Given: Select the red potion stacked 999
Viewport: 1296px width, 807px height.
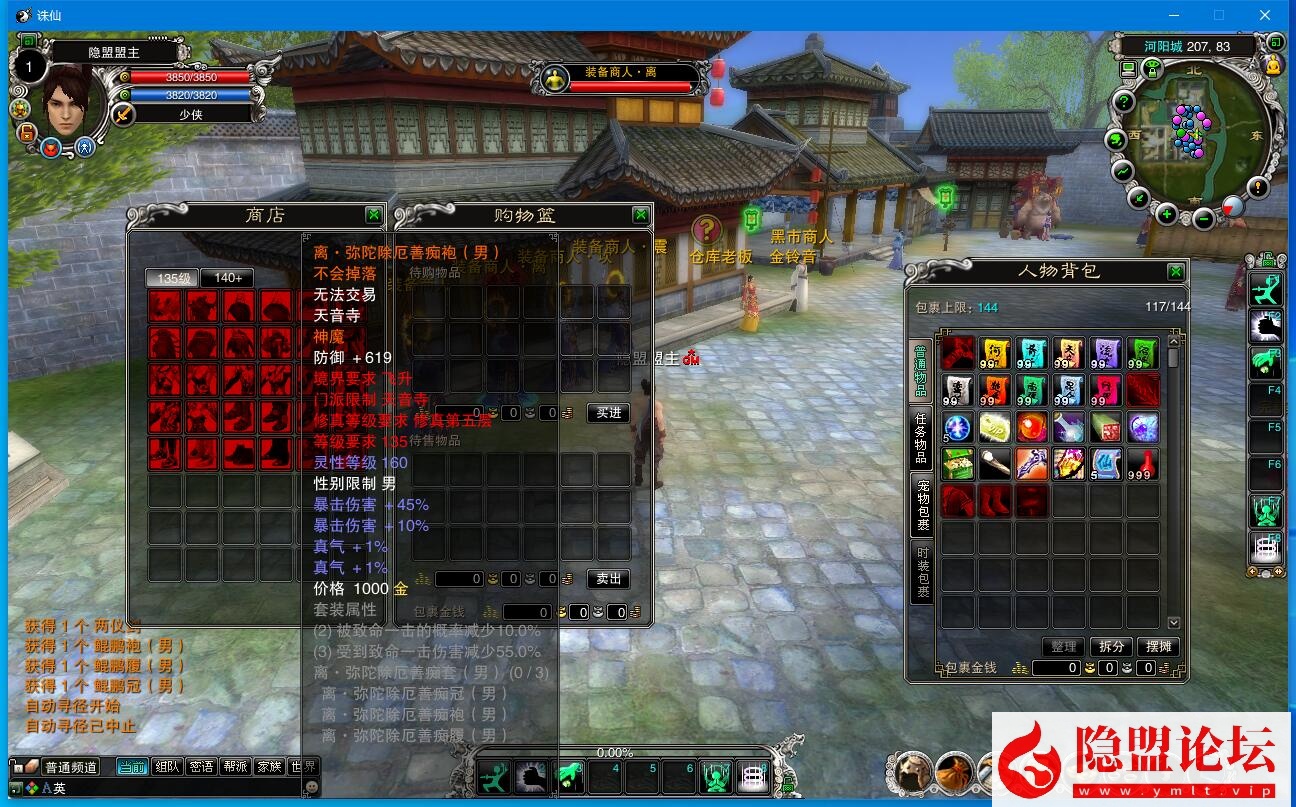Looking at the screenshot, I should 1143,464.
